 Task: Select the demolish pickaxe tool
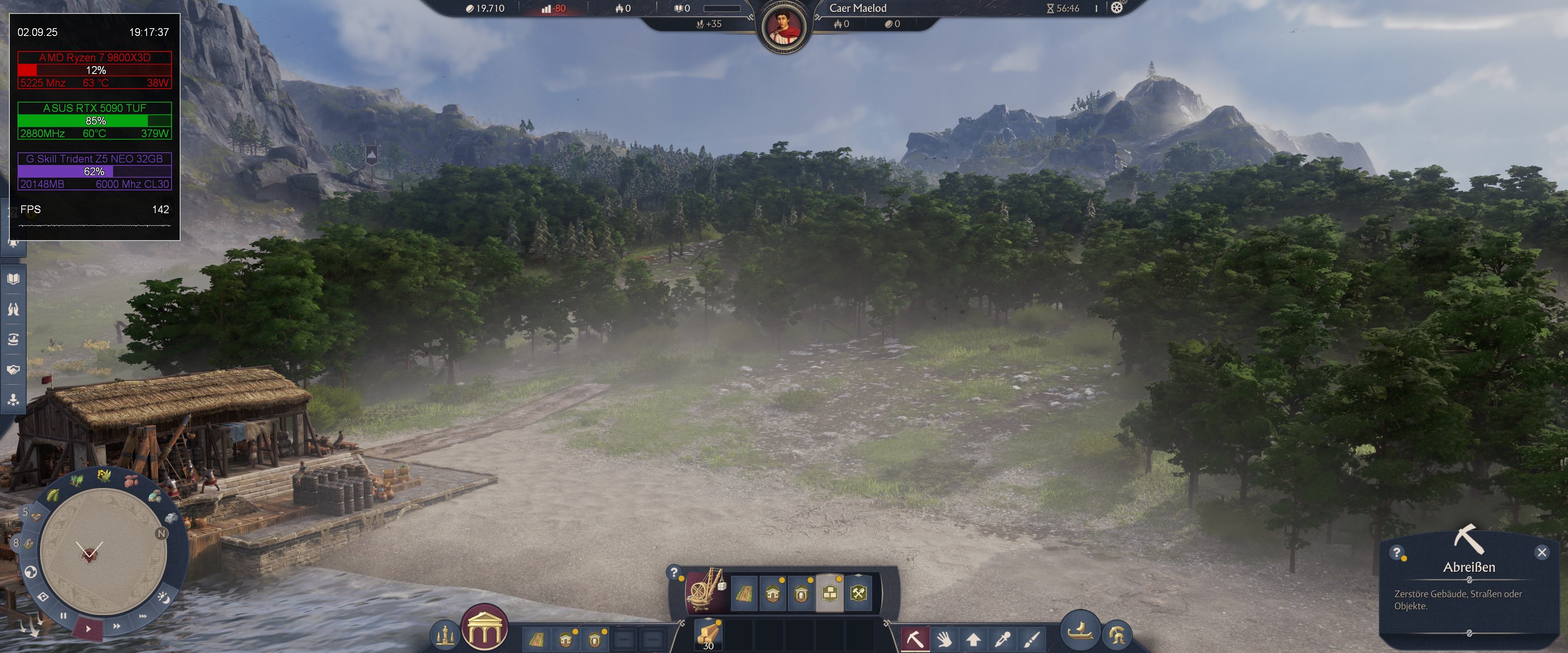tap(915, 639)
